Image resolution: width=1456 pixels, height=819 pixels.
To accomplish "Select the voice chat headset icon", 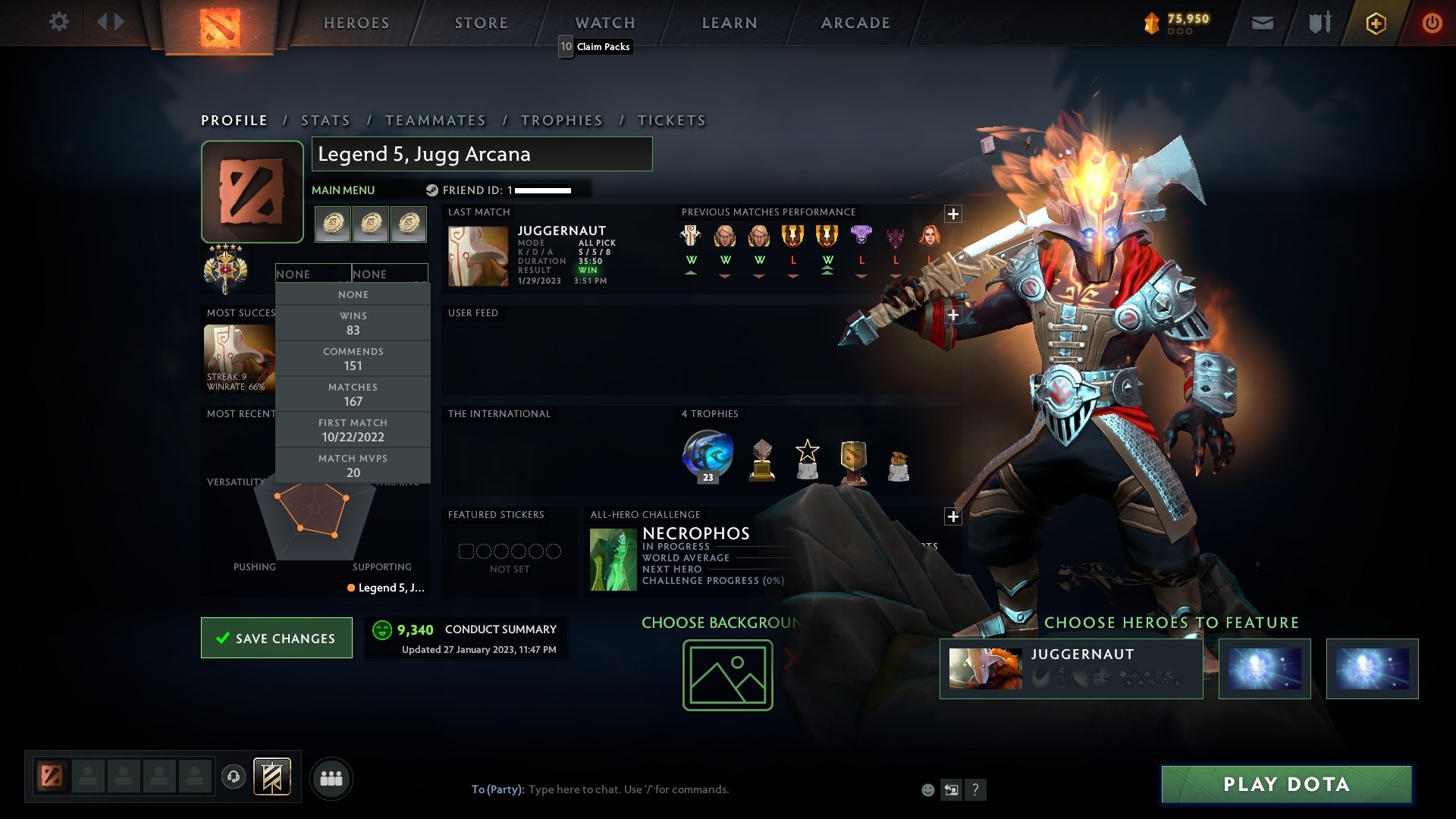I will [x=234, y=777].
